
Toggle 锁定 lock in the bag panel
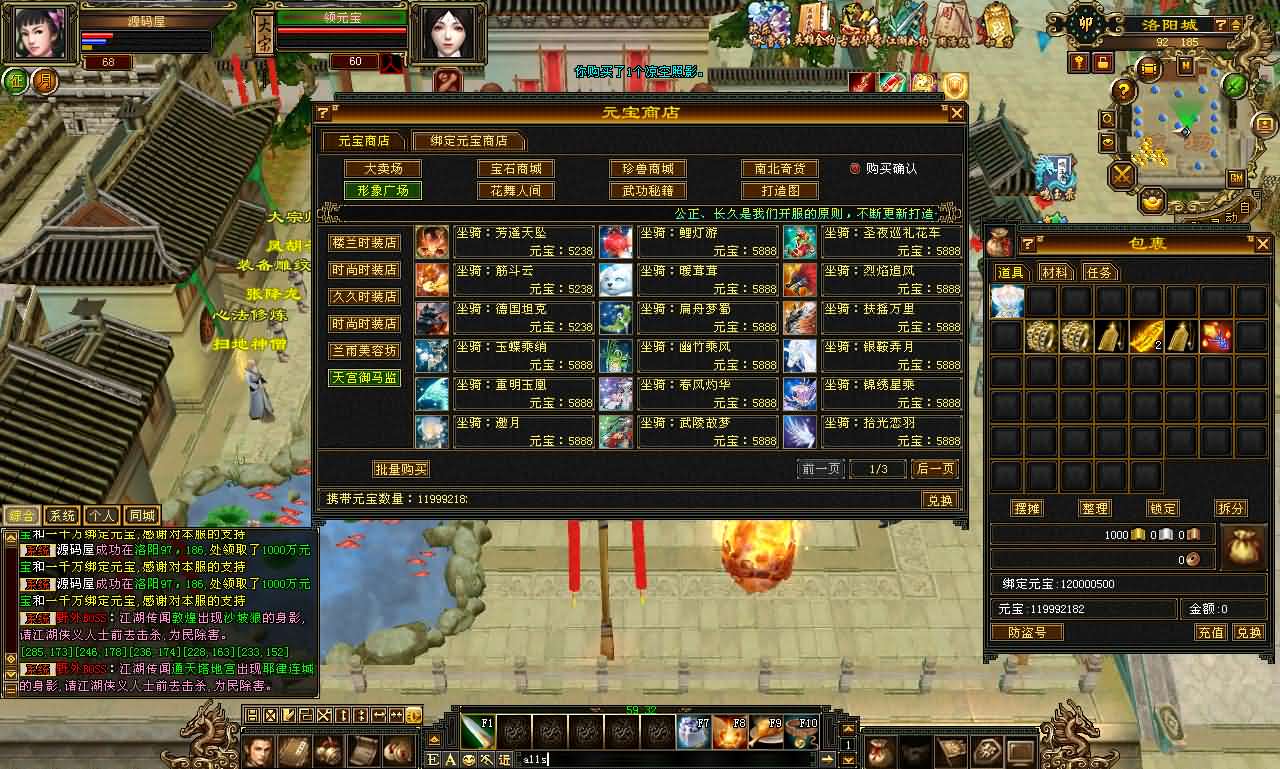click(x=1161, y=508)
